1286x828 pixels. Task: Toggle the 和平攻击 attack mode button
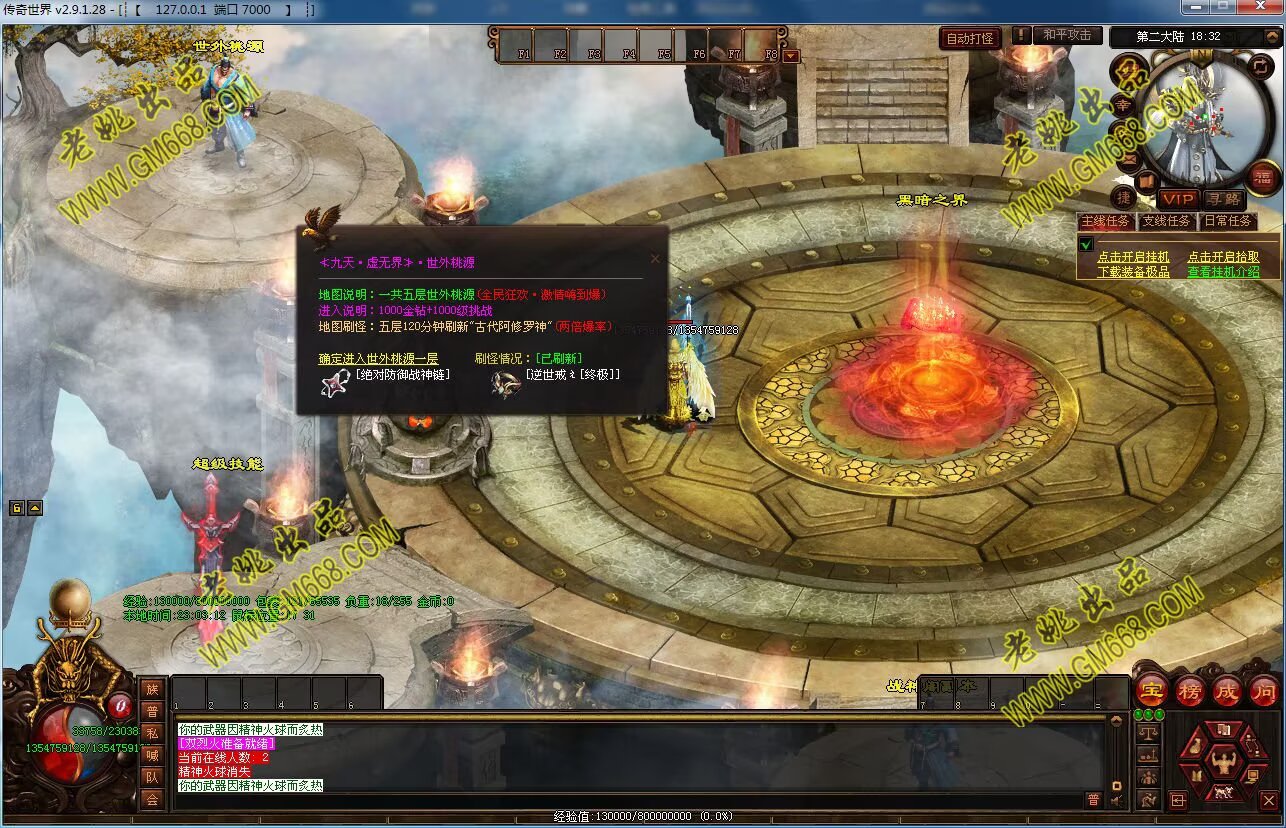point(1067,35)
